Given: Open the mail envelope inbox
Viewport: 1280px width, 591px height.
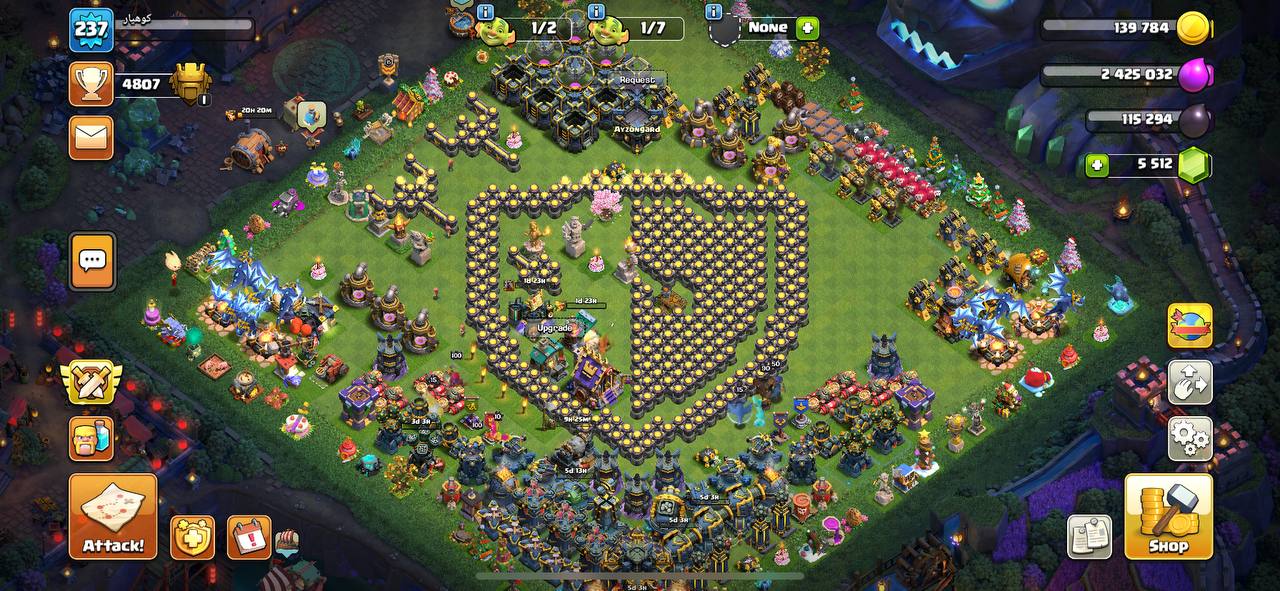Looking at the screenshot, I should [91, 137].
